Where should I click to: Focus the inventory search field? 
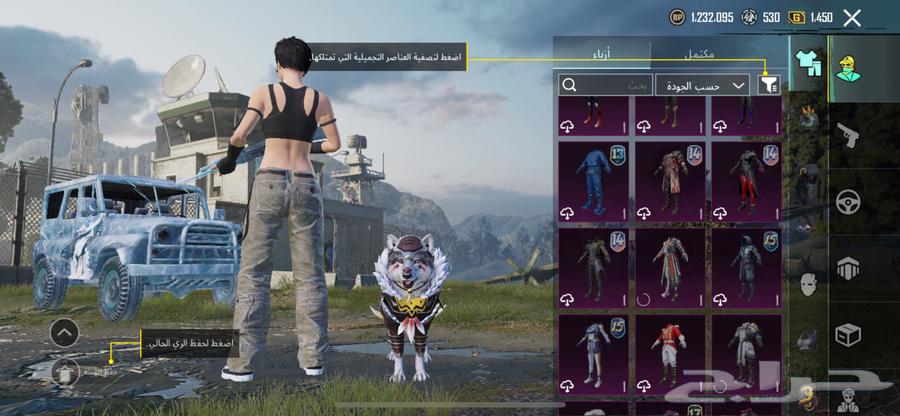[606, 86]
